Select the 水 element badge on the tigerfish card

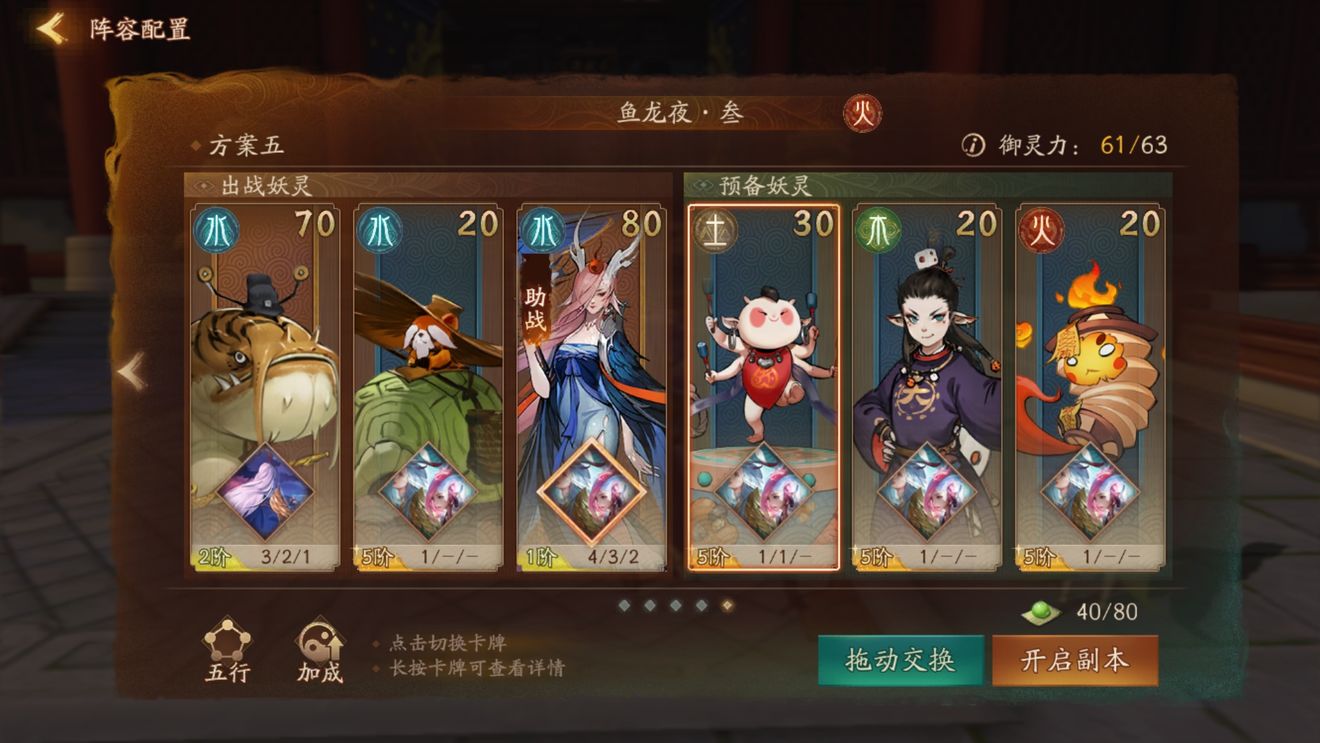click(x=214, y=228)
